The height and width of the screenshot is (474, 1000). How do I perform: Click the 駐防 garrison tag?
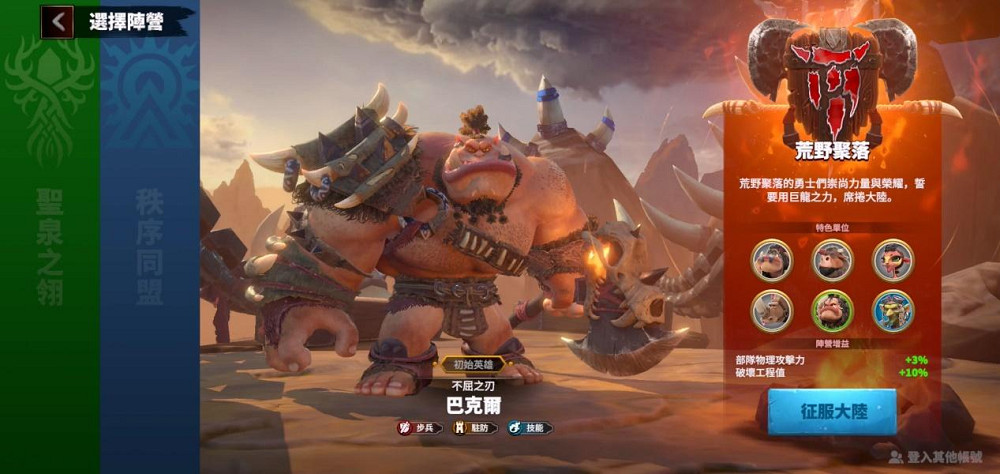474,428
